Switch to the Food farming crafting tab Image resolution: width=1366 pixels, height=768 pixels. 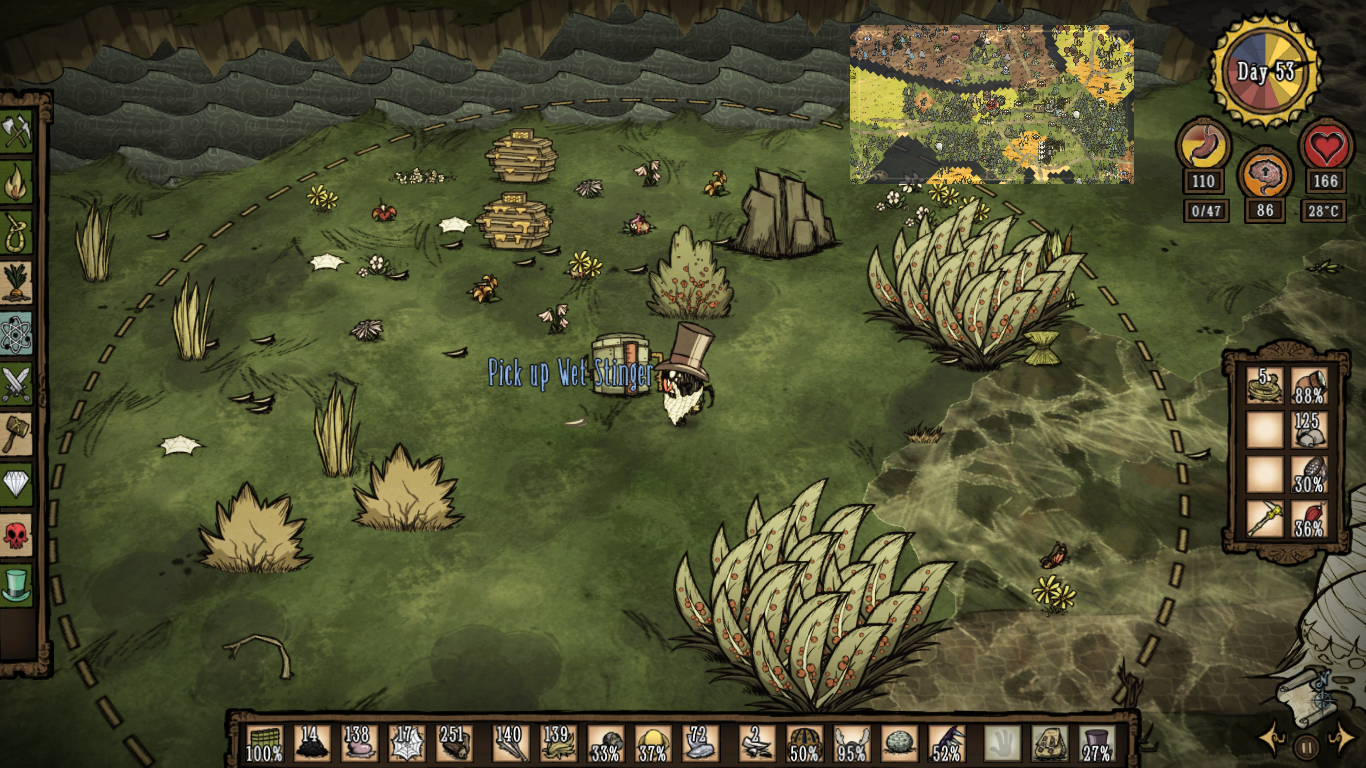click(x=17, y=282)
